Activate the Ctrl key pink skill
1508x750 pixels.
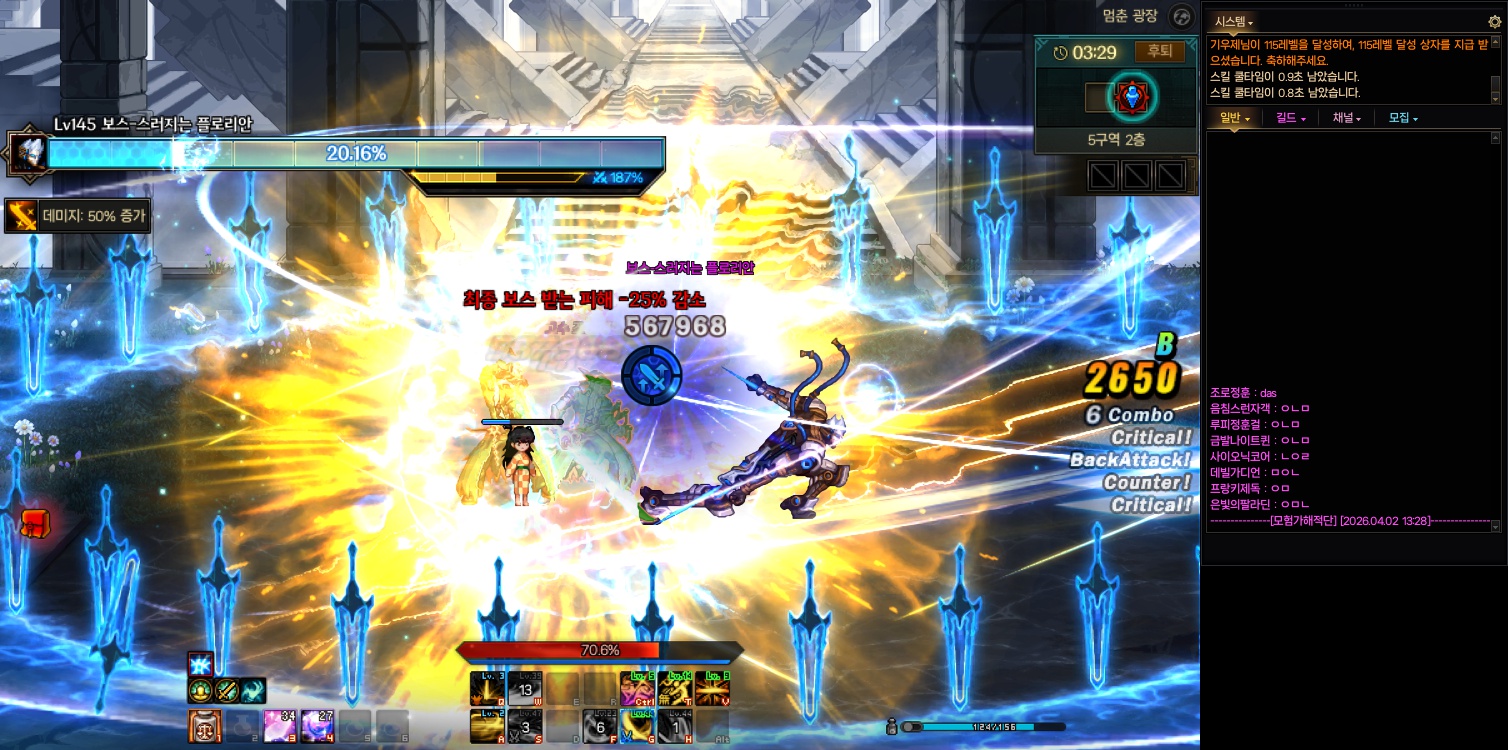point(637,688)
